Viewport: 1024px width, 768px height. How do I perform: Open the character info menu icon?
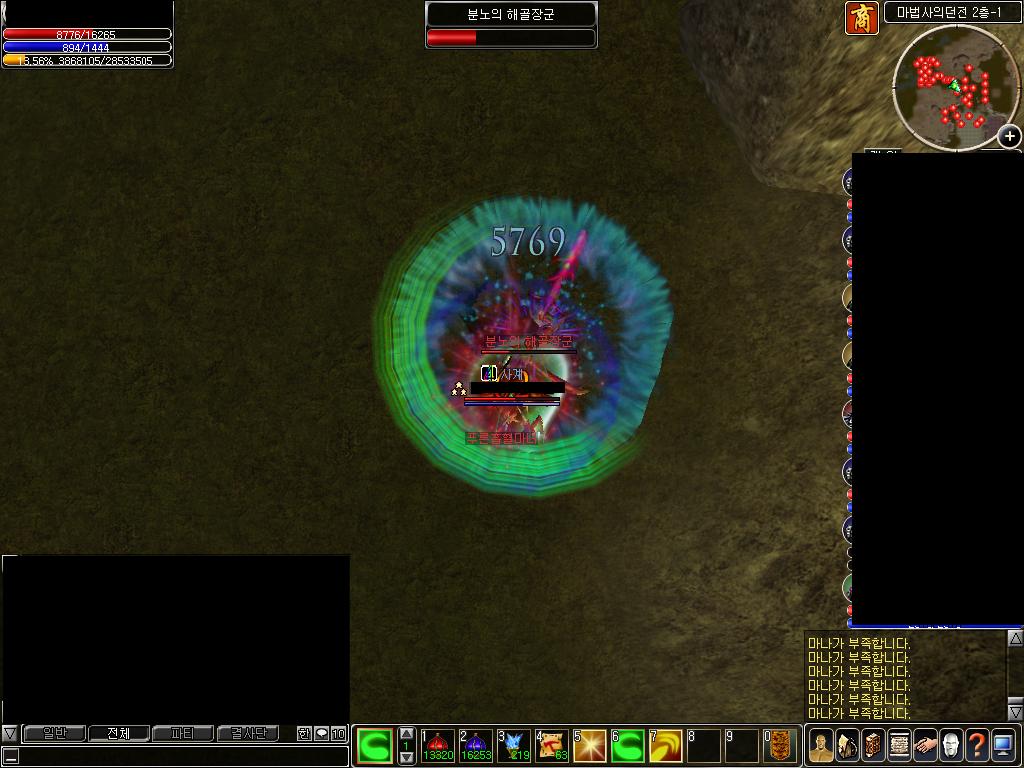click(x=821, y=745)
